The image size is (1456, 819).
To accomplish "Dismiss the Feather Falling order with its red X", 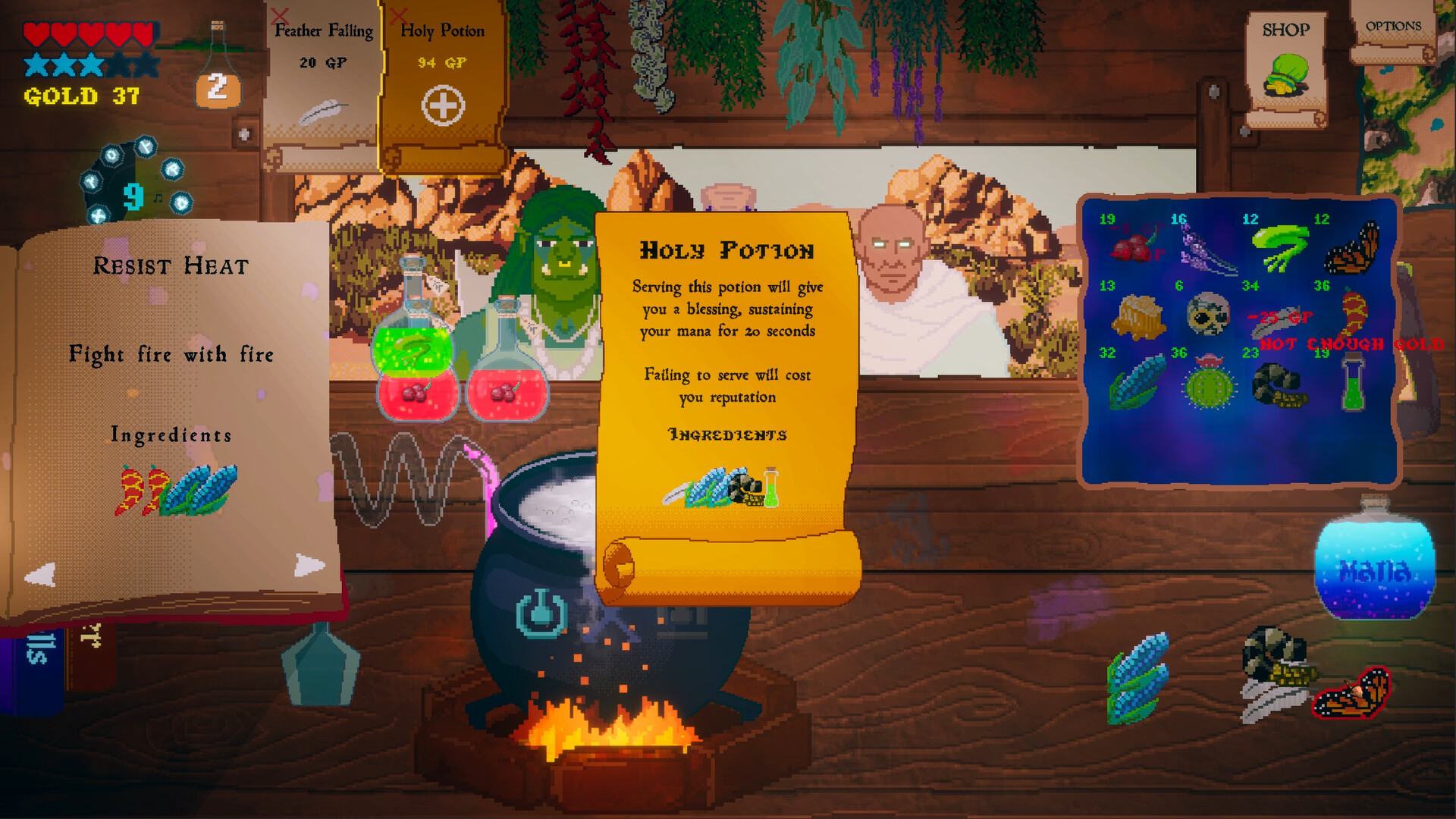I will [x=279, y=16].
